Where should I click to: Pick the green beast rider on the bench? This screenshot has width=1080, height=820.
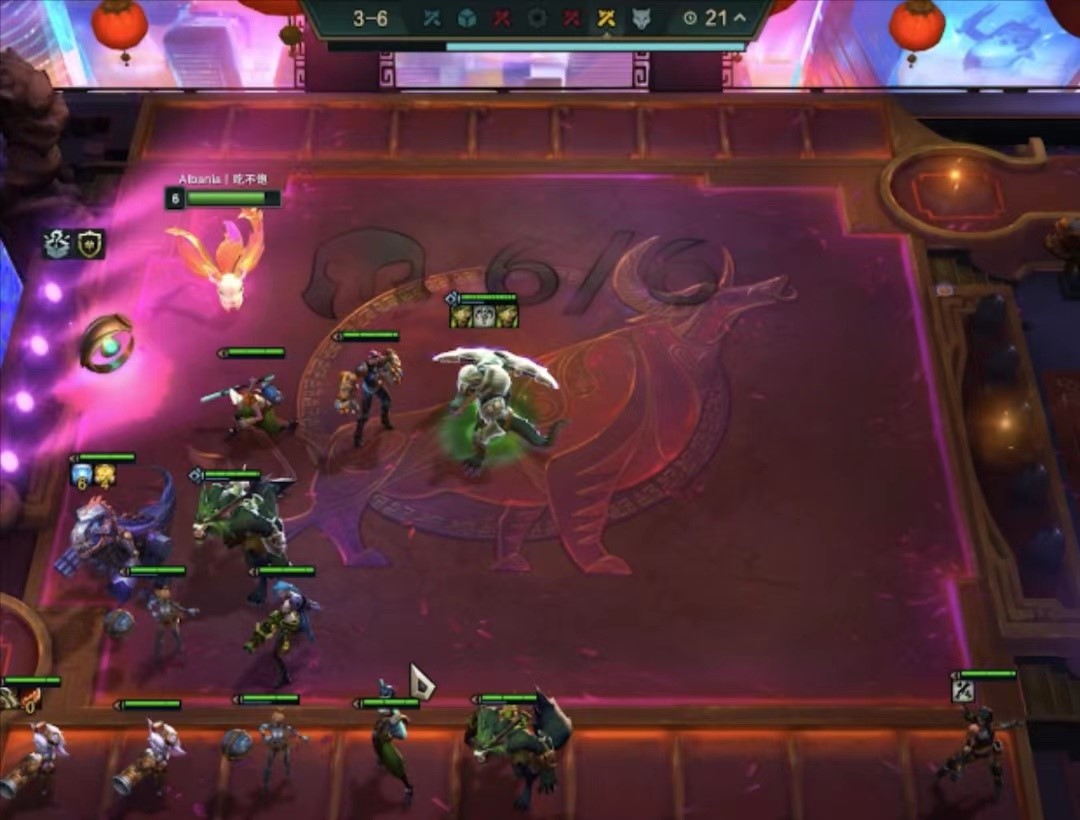pyautogui.click(x=516, y=745)
